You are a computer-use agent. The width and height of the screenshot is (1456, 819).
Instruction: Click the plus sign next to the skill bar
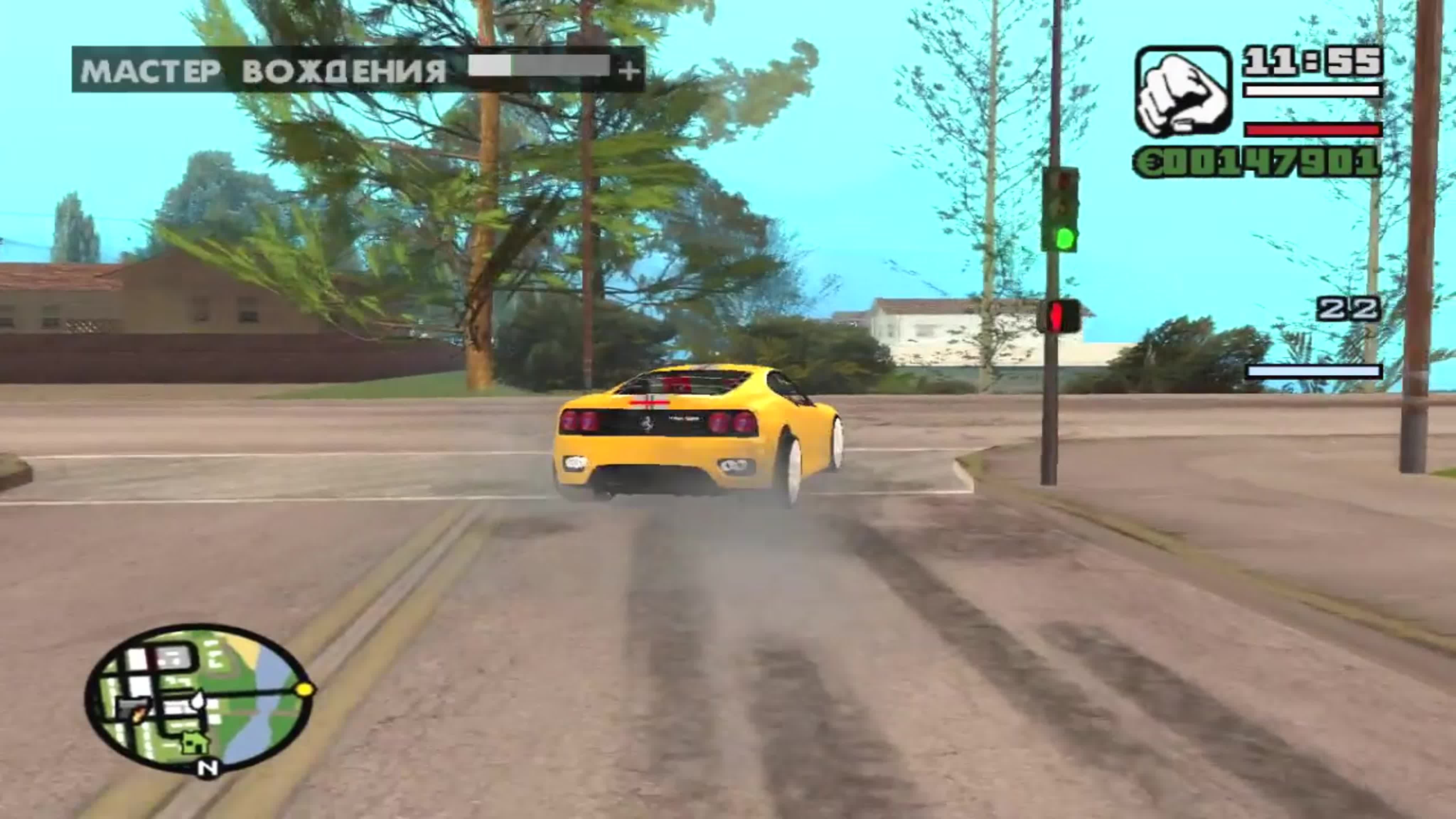pos(629,71)
